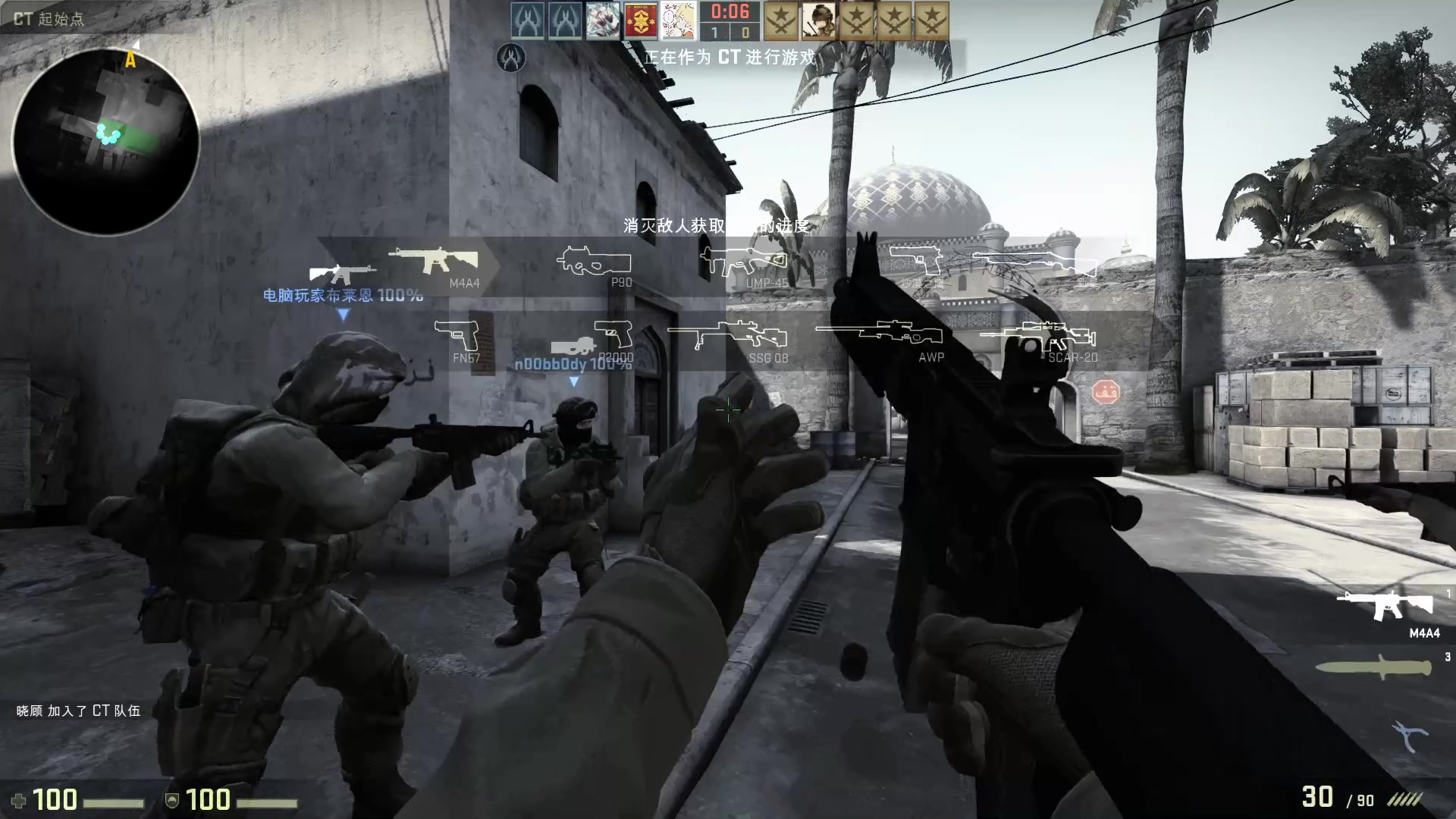This screenshot has width=1456, height=819.
Task: Select the FN57 pistol icon
Action: pos(457,332)
